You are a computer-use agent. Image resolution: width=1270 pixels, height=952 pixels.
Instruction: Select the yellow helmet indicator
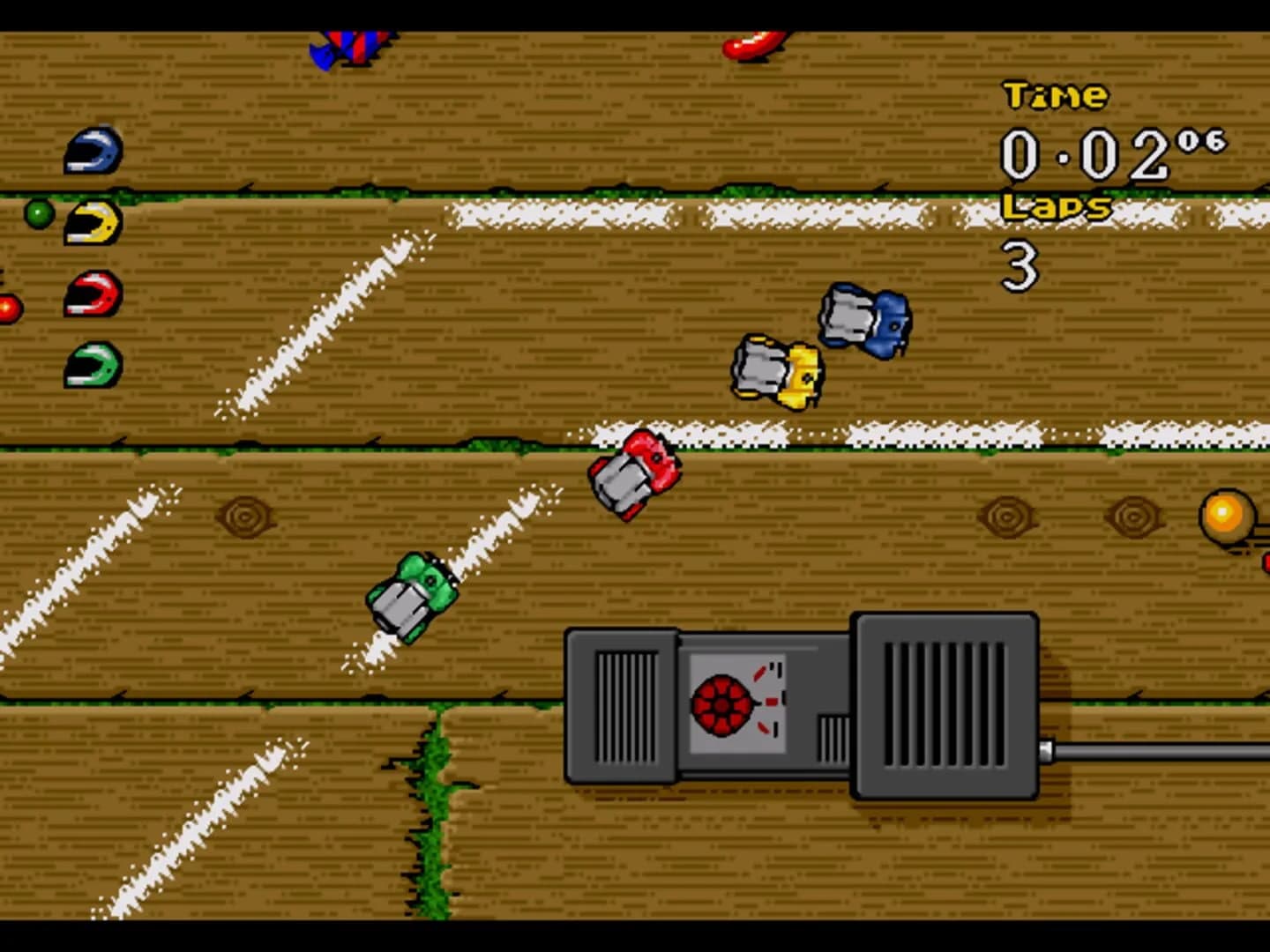(95, 221)
